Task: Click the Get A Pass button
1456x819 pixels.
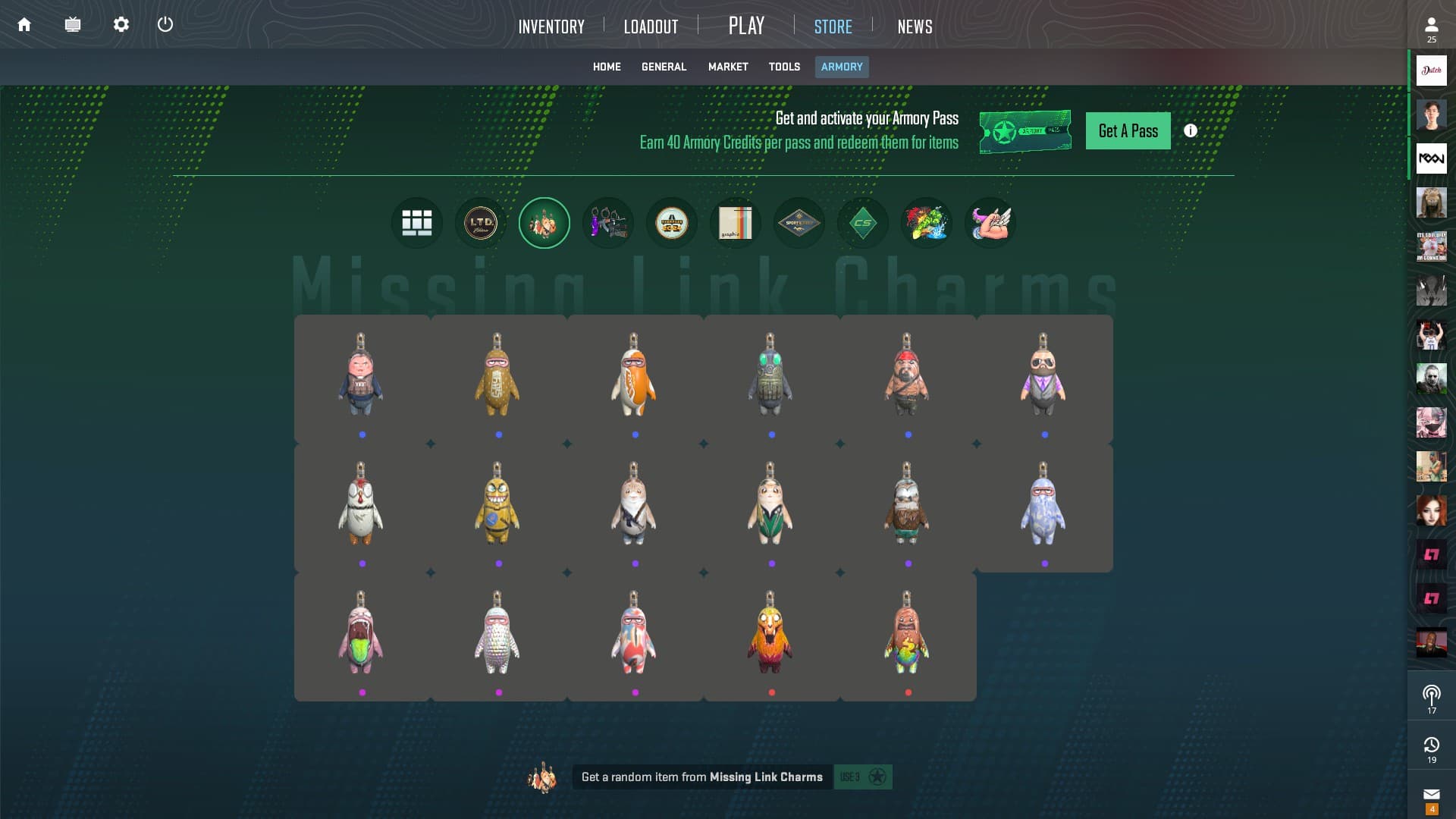Action: click(1128, 130)
